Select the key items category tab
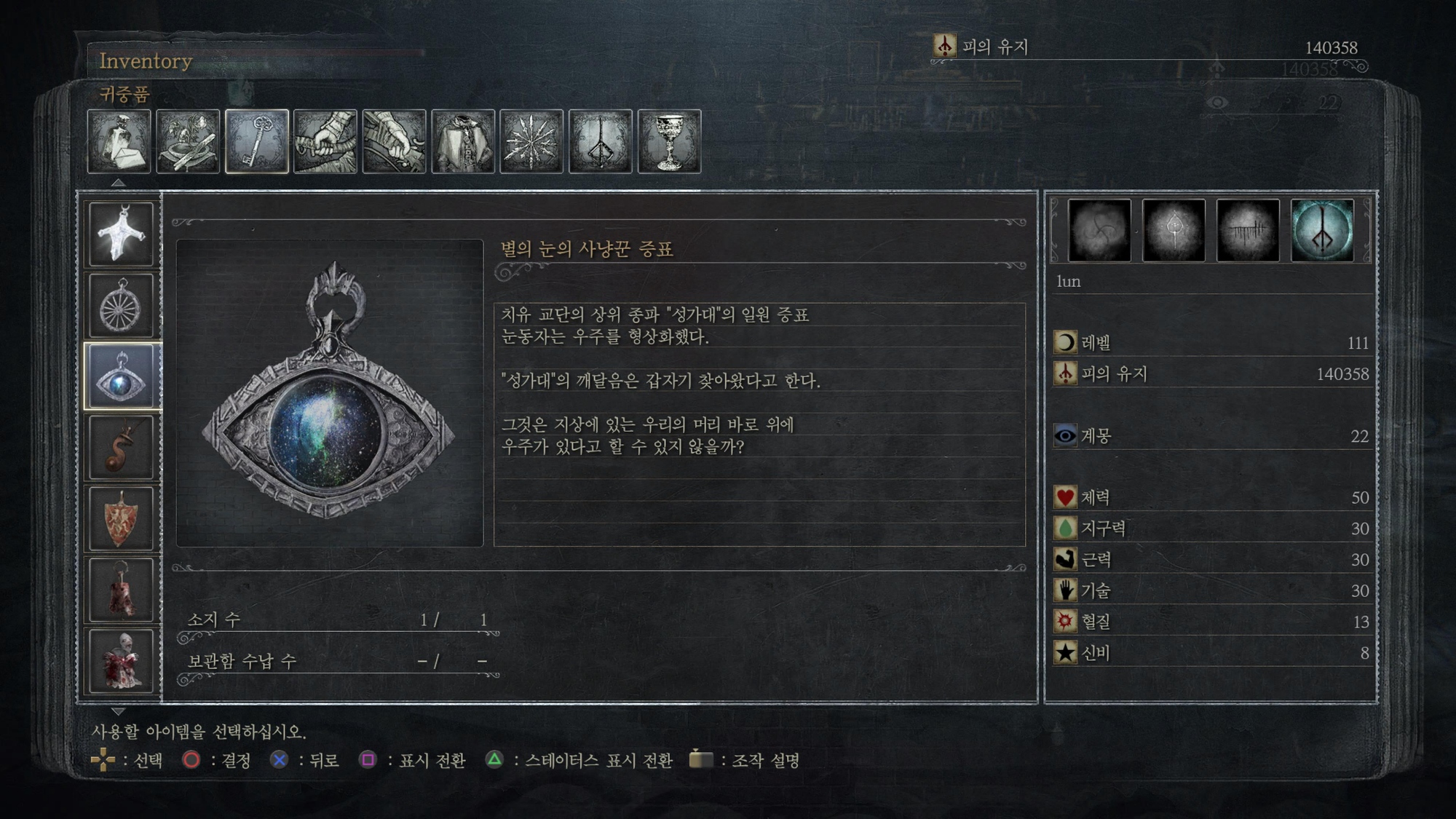This screenshot has height=819, width=1456. (x=257, y=141)
